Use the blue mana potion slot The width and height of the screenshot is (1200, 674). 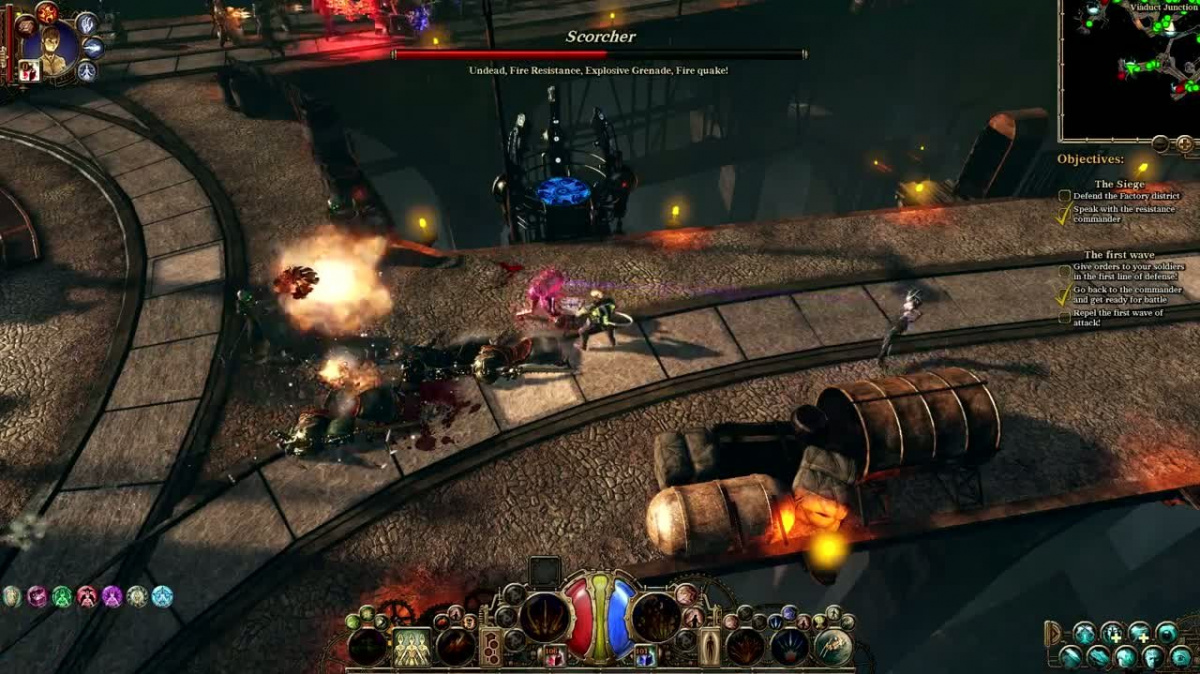click(645, 656)
